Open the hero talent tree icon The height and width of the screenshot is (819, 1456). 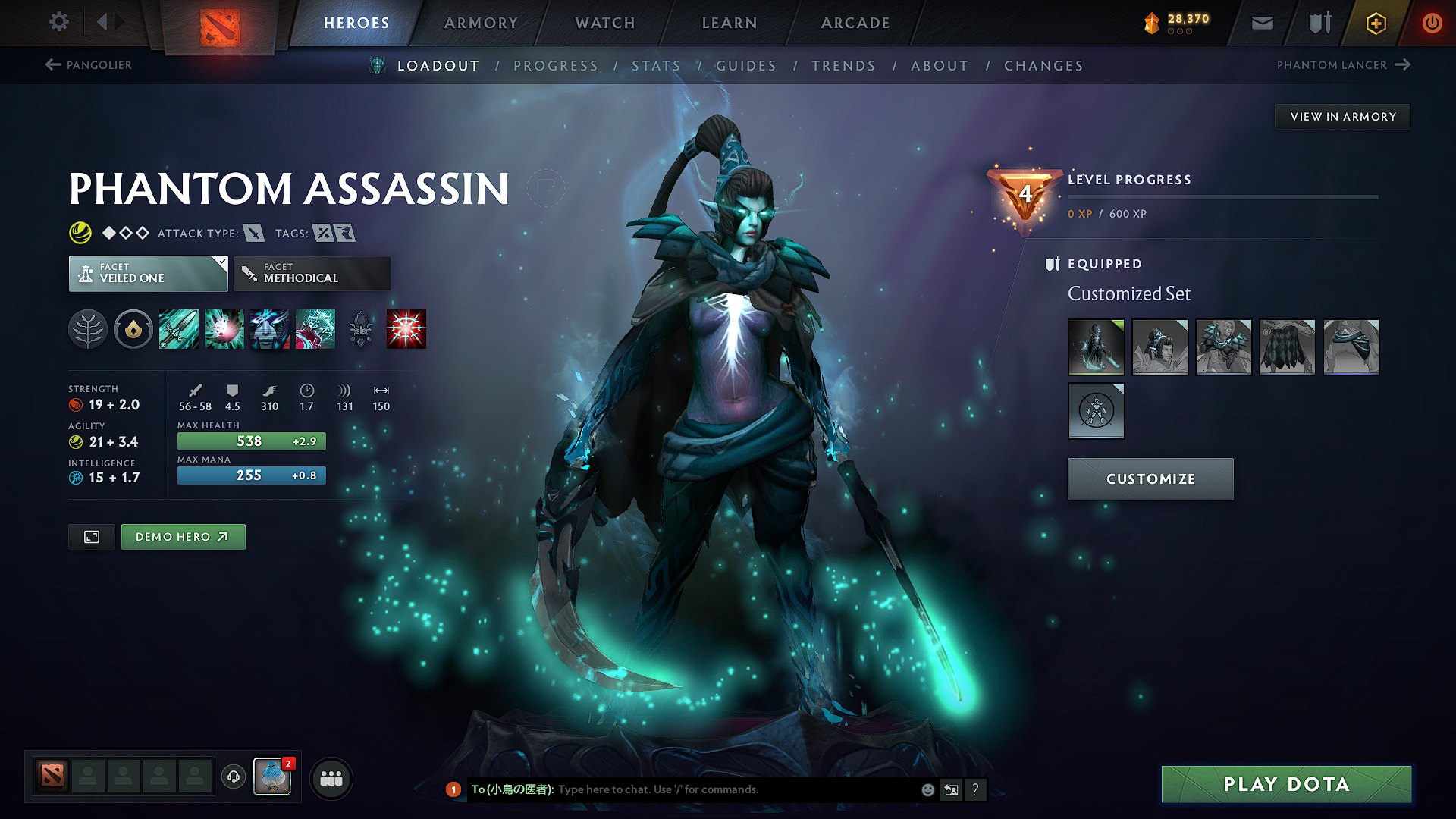pos(89,328)
